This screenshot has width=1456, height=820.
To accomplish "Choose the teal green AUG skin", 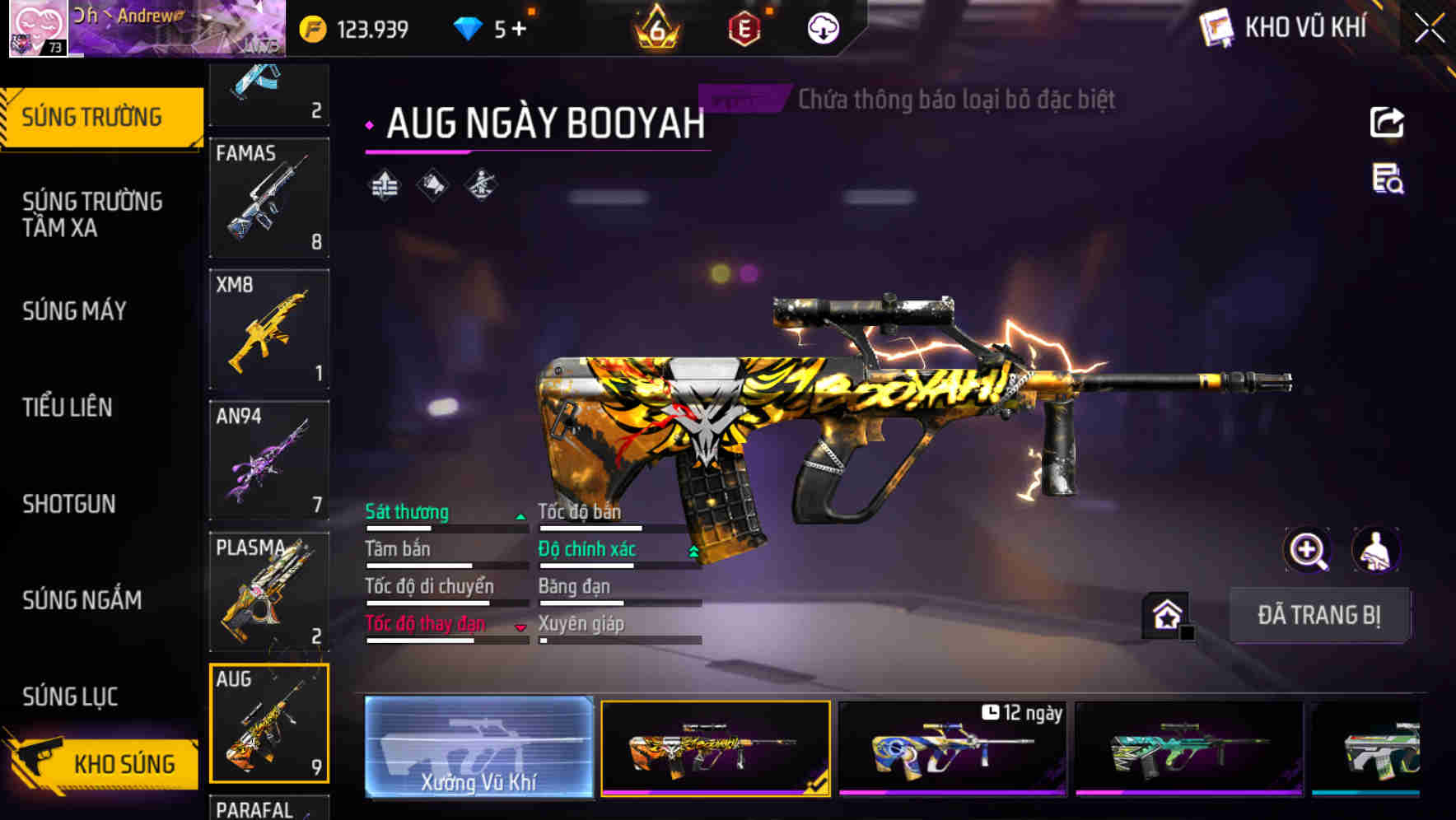I will click(1188, 749).
